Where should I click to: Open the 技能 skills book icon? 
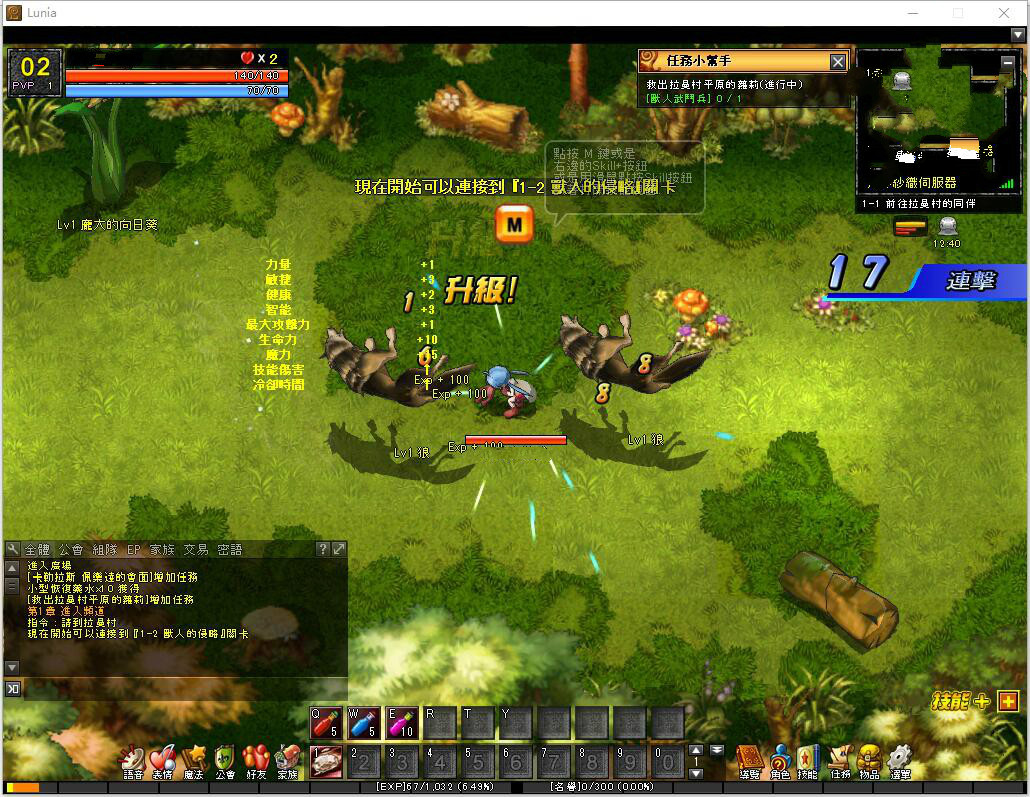click(x=808, y=760)
